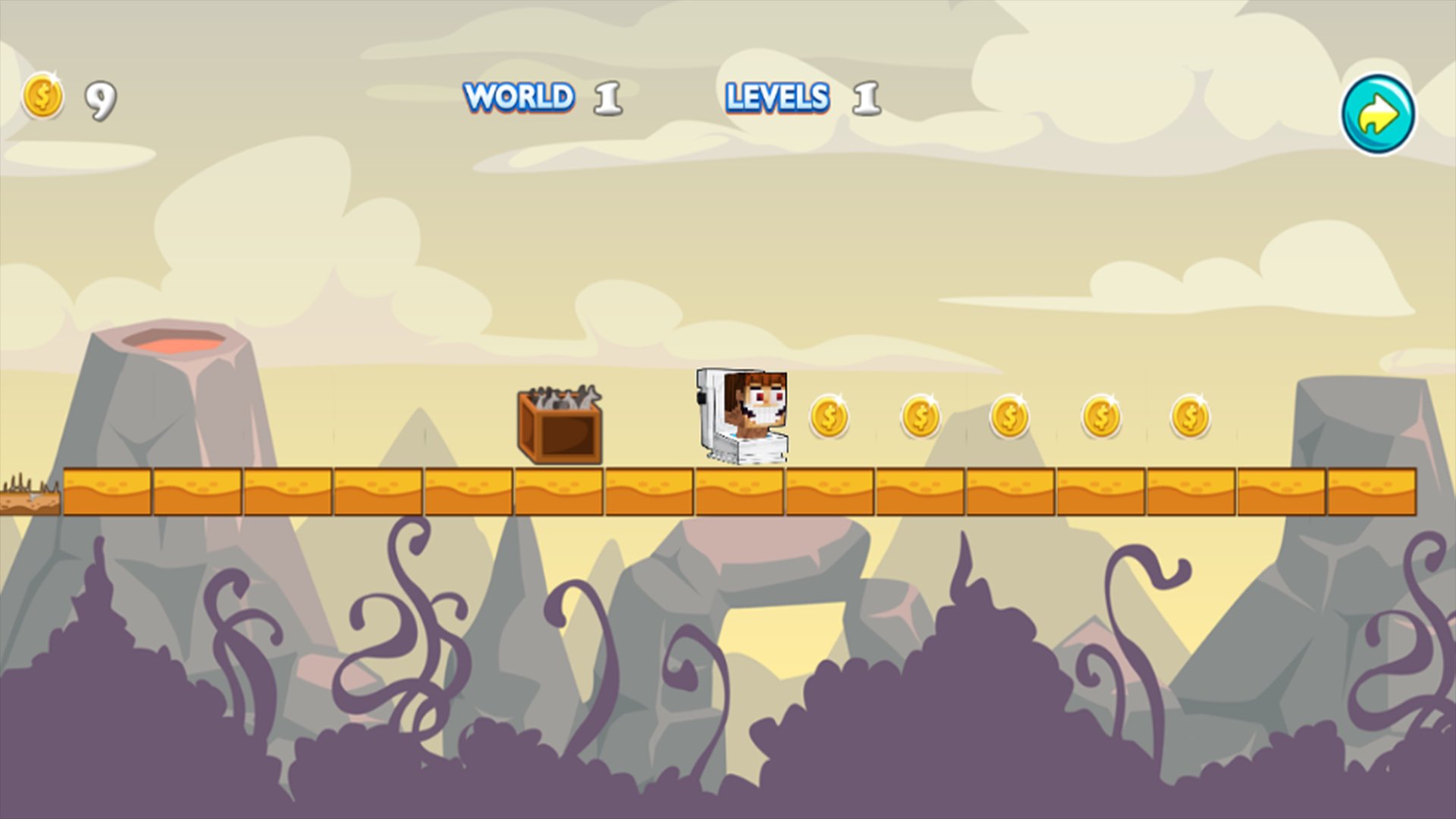Click the coin counter showing 9
The image size is (1456, 819).
[x=99, y=99]
